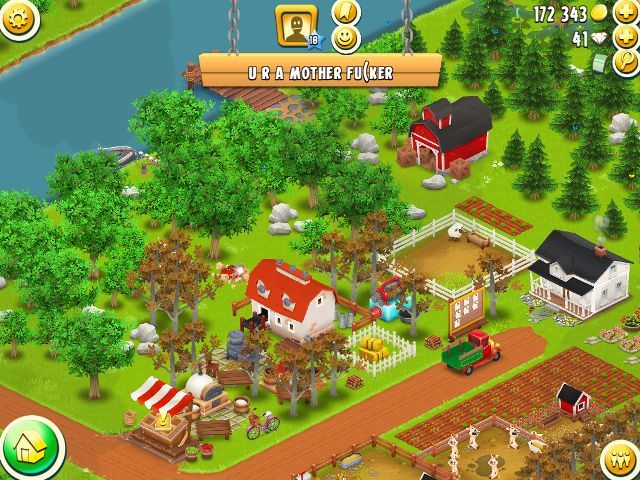Click the farm name banner

pyautogui.click(x=320, y=71)
